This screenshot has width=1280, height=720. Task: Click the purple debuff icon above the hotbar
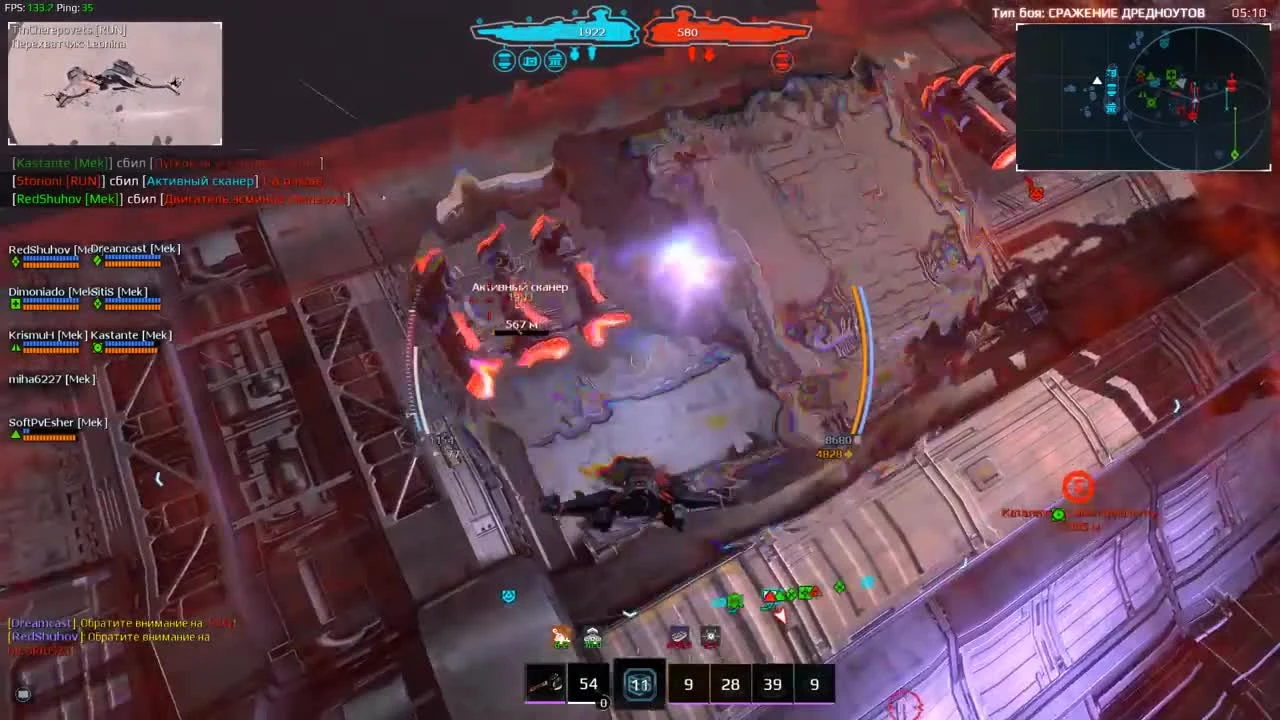[680, 635]
